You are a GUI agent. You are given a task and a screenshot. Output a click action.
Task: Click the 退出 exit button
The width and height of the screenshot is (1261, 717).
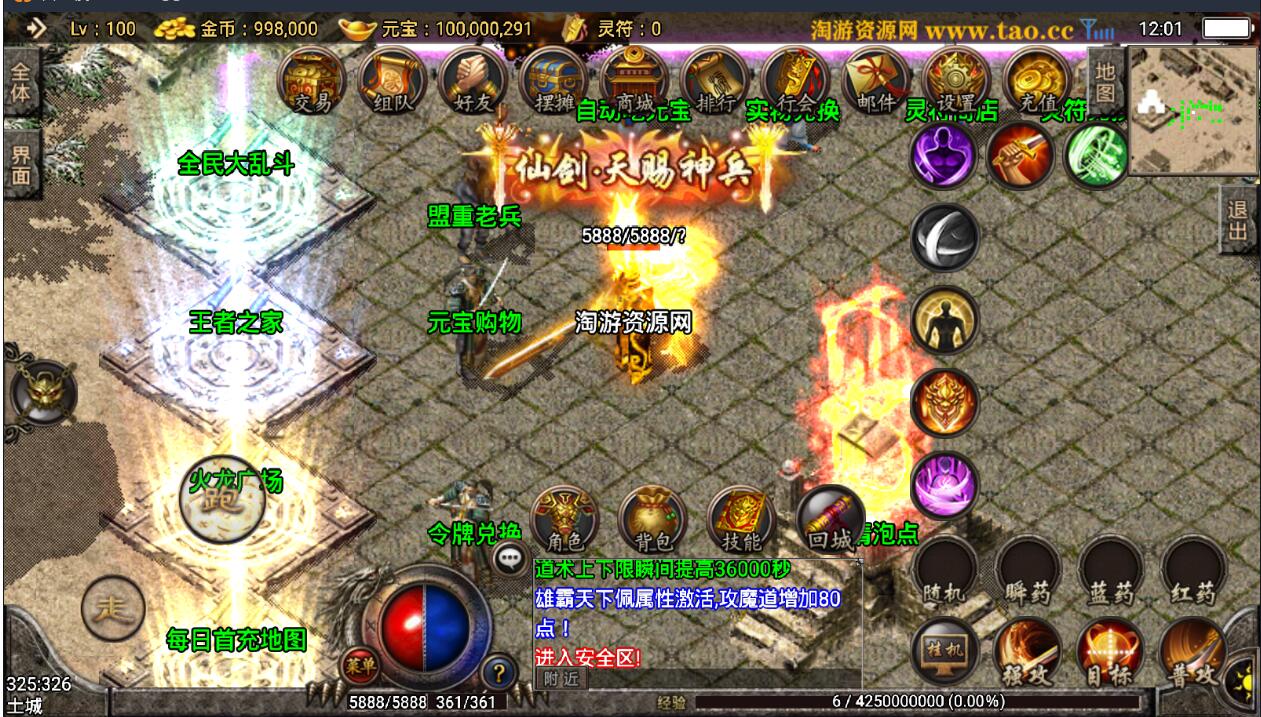pos(1238,221)
